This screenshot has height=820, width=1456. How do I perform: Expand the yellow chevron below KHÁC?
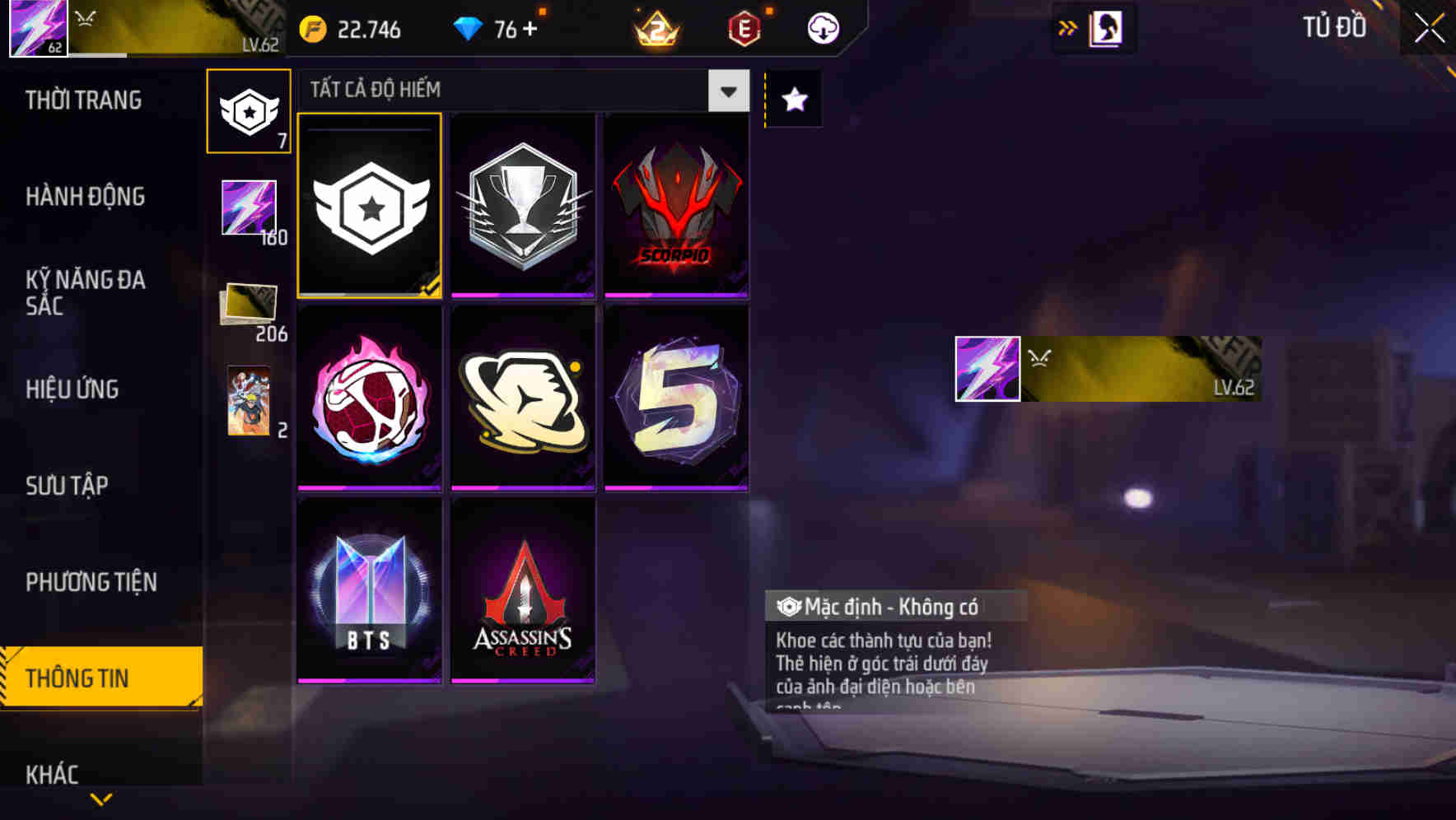tap(101, 800)
